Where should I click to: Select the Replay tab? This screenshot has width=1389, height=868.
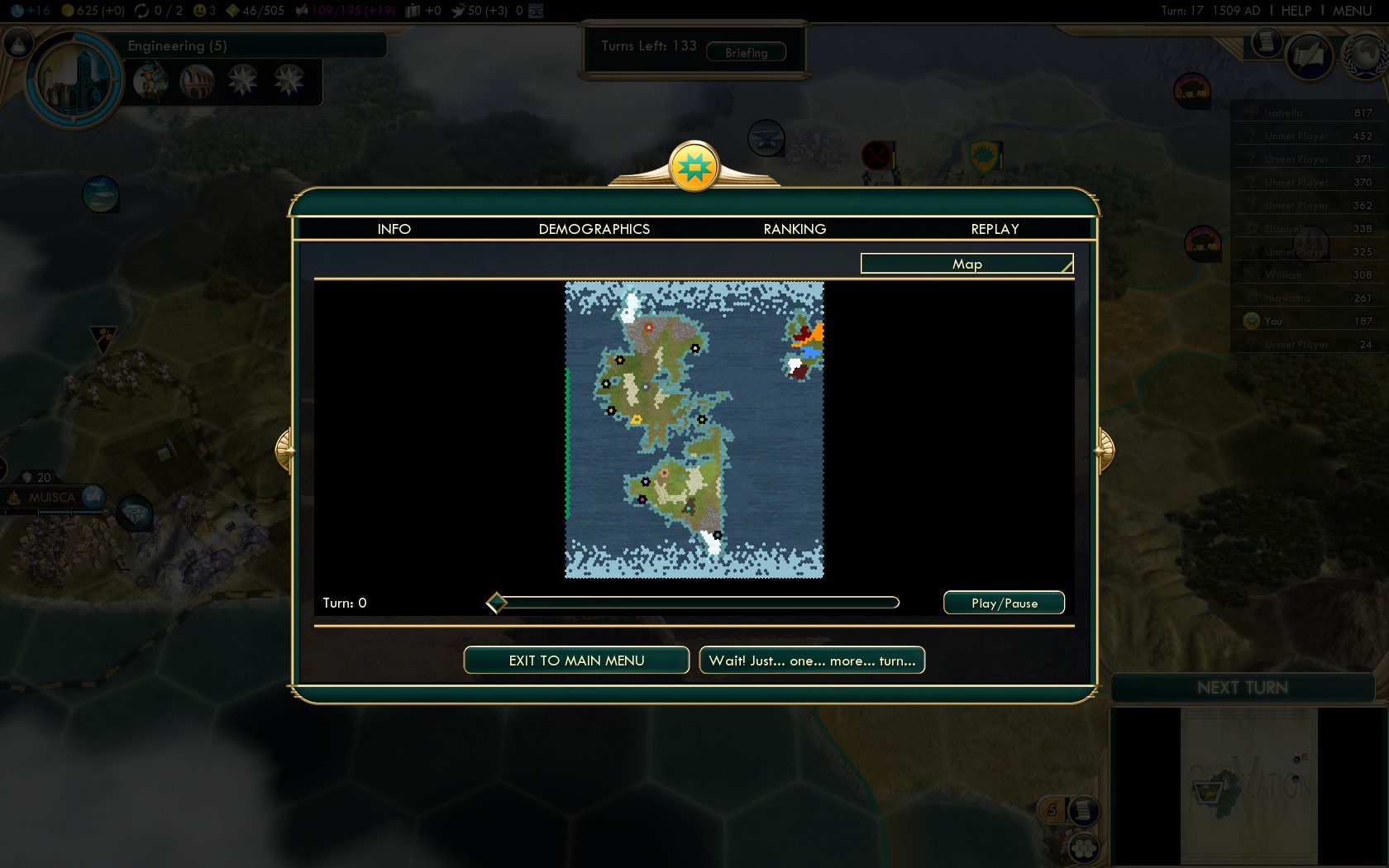point(995,229)
